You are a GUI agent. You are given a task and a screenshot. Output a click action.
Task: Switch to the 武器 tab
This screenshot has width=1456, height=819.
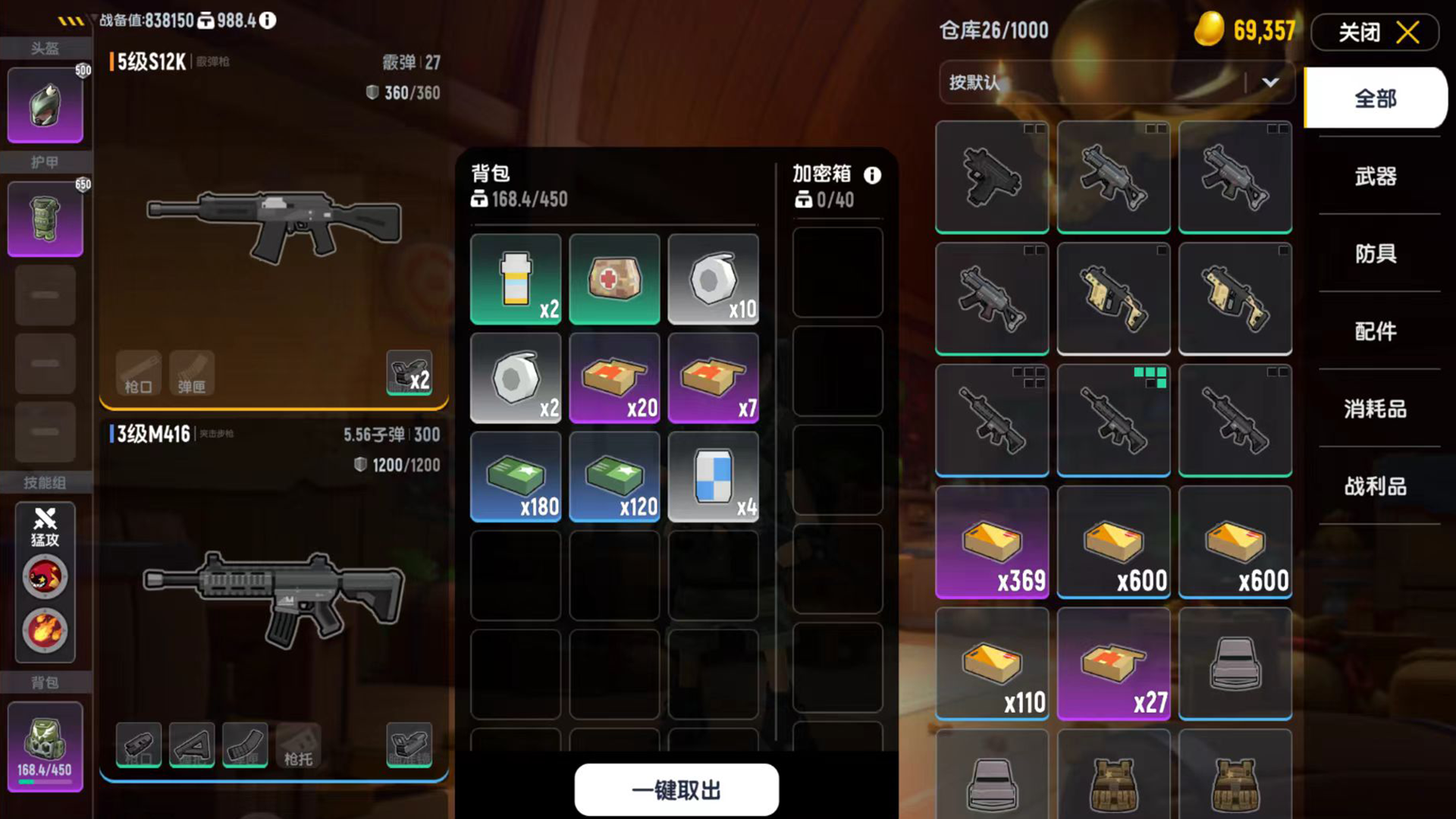[x=1375, y=176]
